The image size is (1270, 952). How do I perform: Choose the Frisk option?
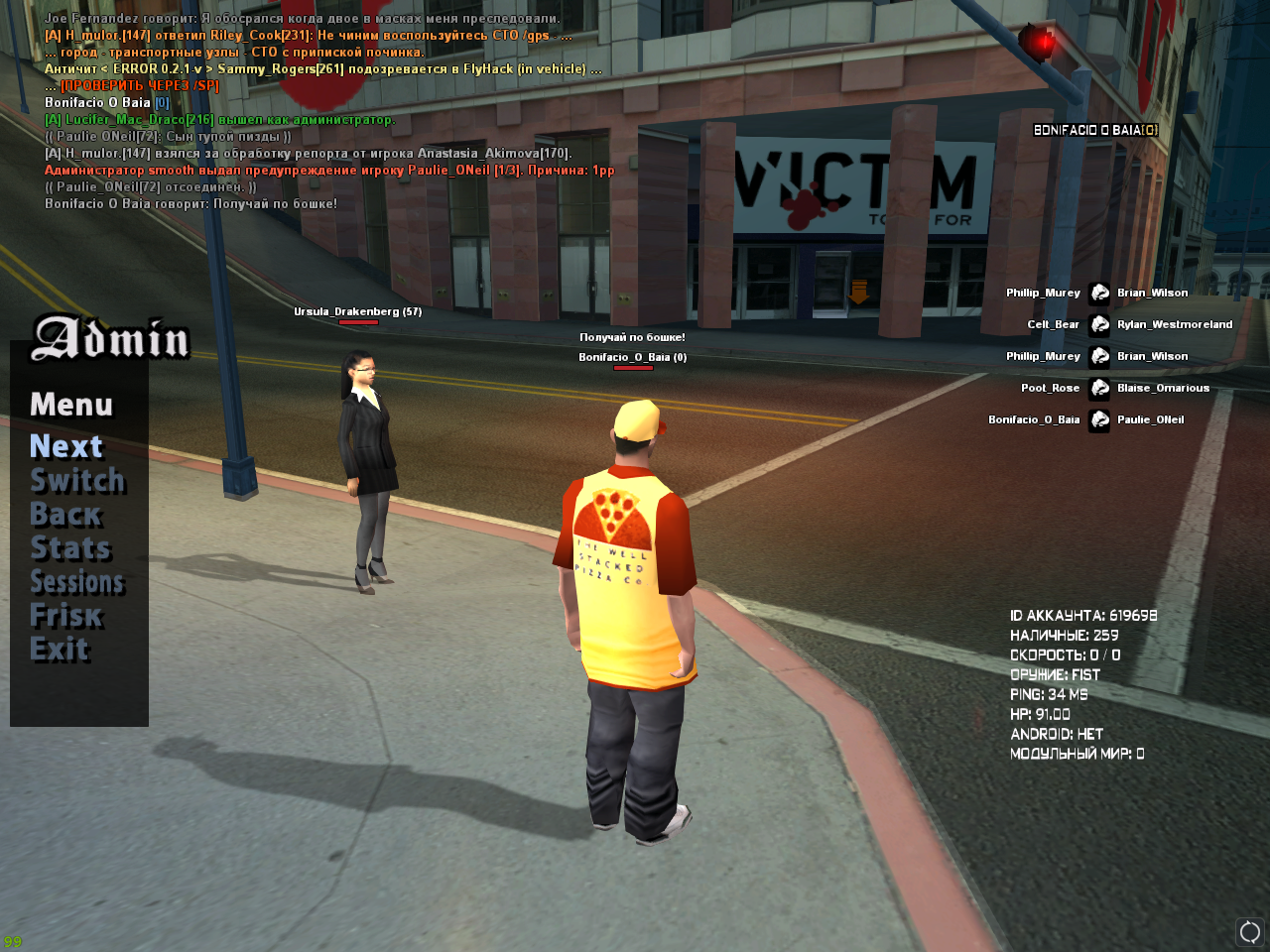coord(66,616)
